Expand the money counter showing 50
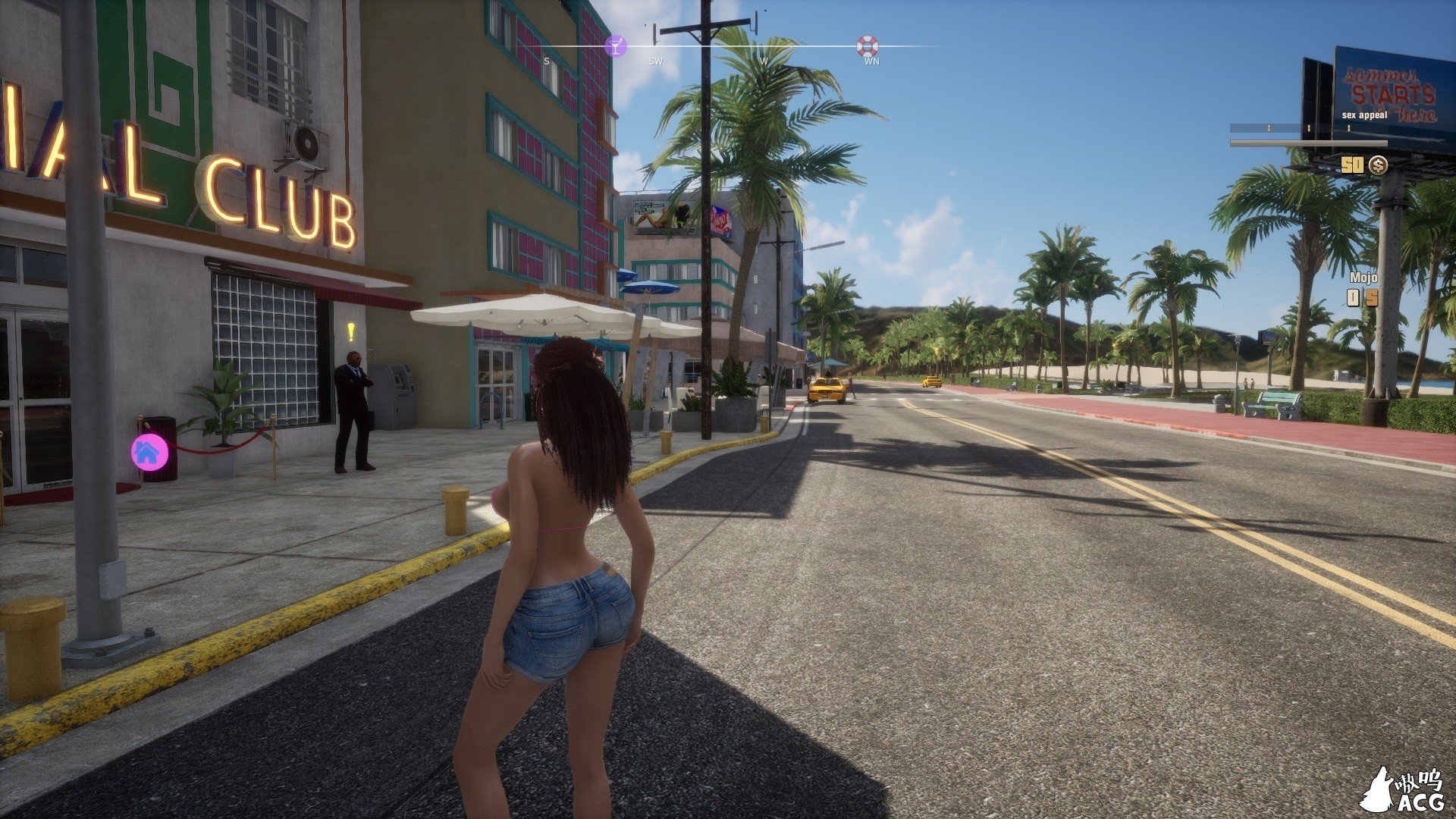 click(1353, 165)
